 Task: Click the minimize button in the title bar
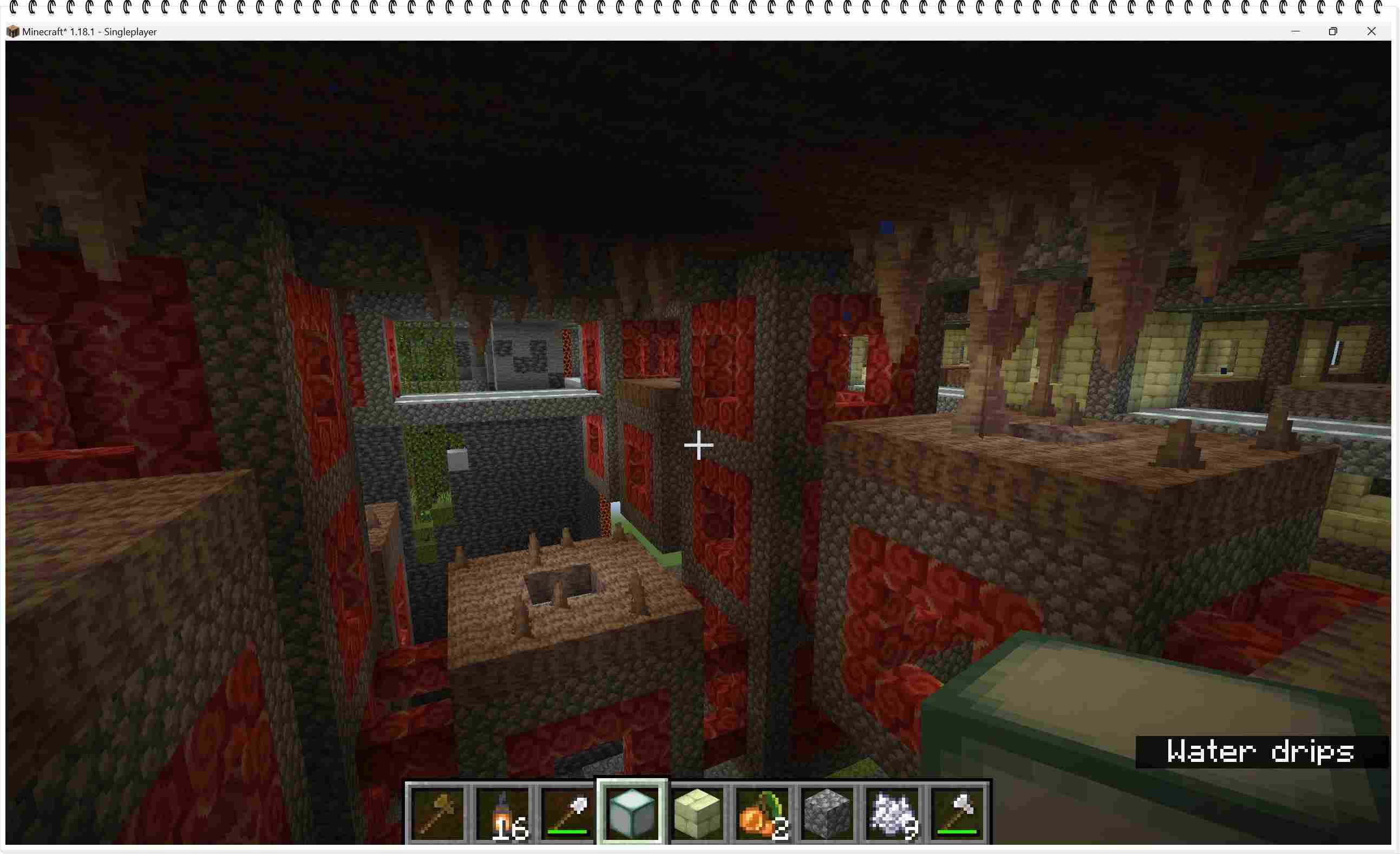(x=1296, y=31)
